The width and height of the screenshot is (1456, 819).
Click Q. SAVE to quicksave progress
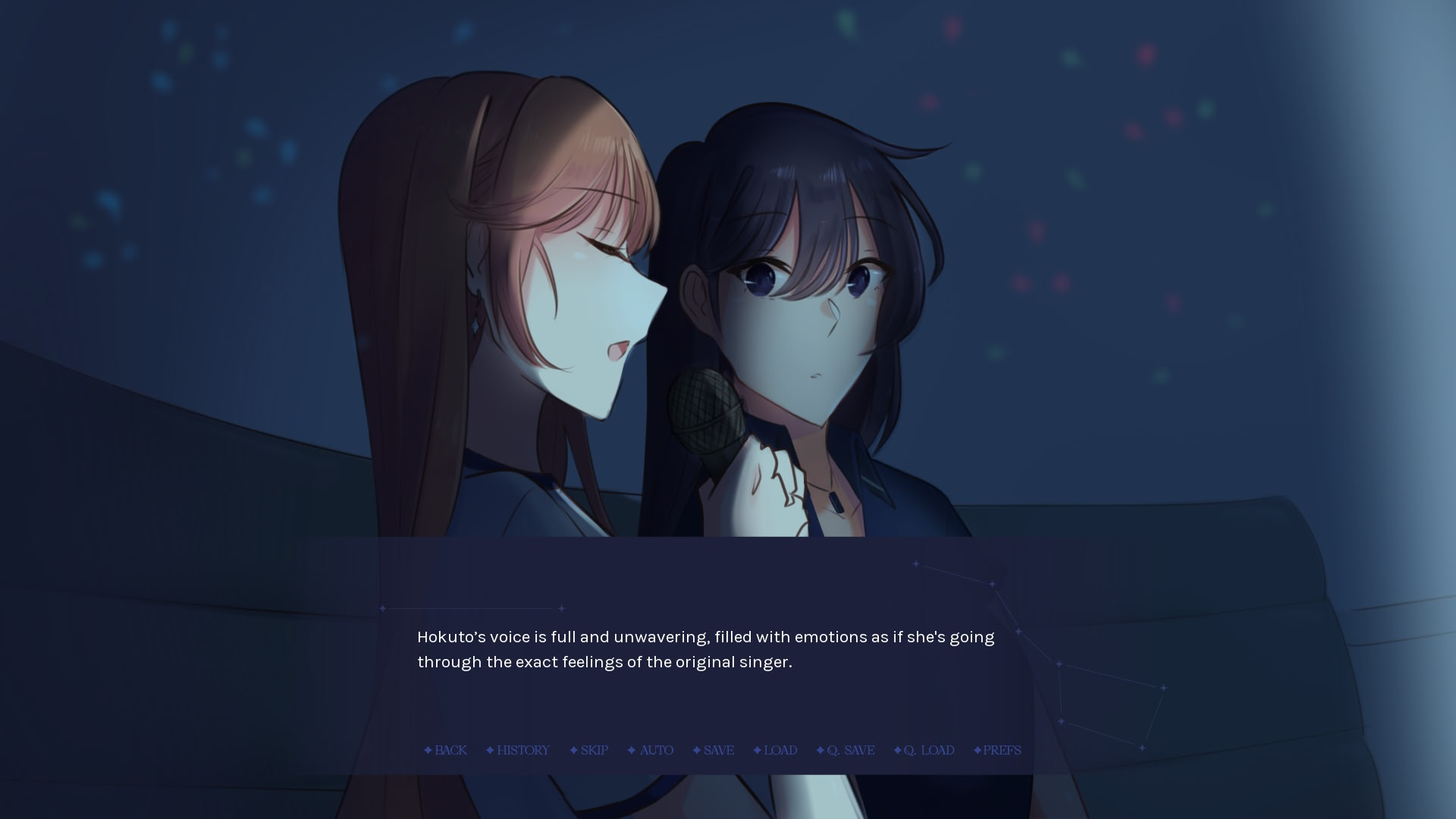click(x=850, y=750)
